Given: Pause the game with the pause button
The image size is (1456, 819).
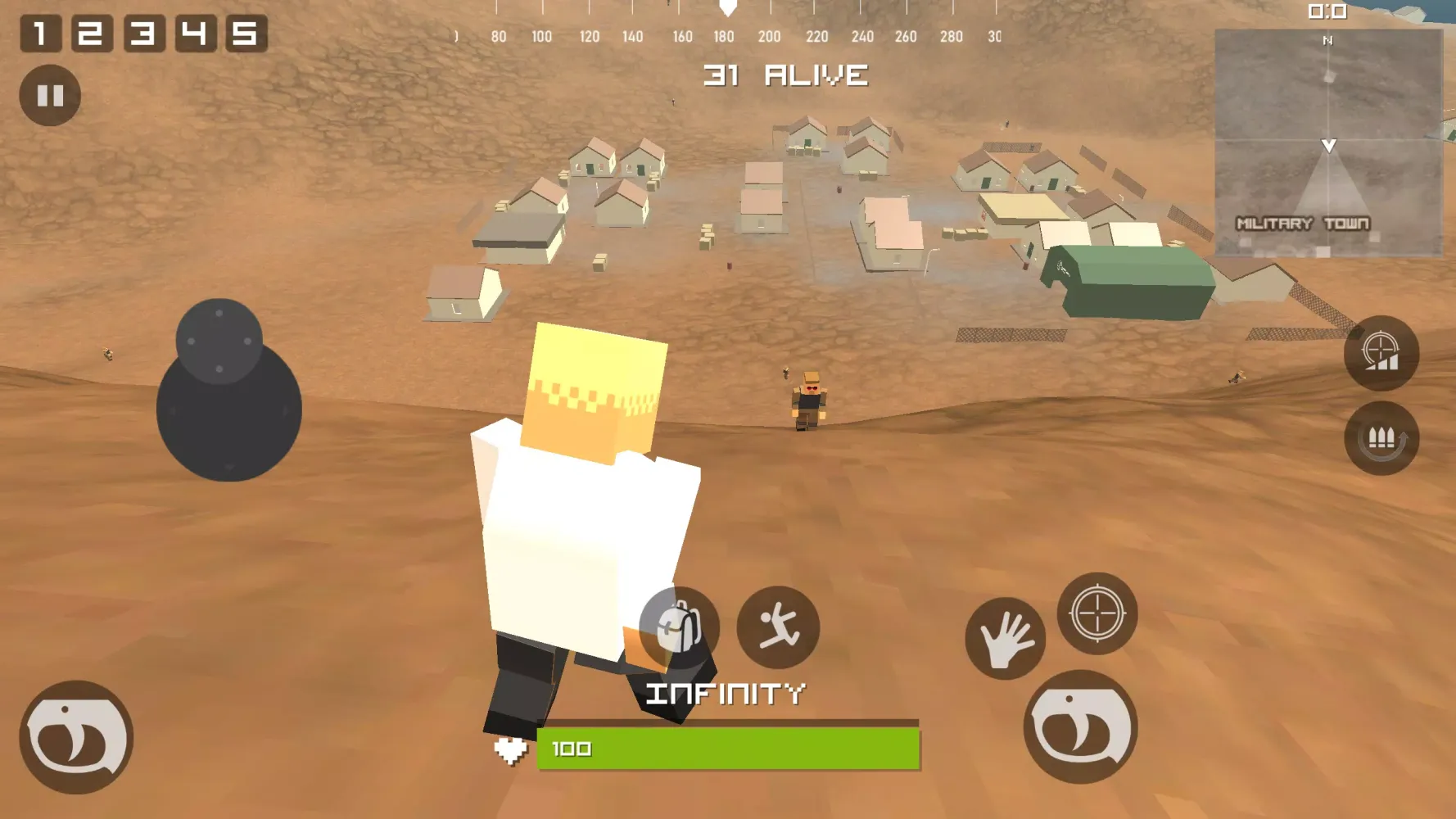Looking at the screenshot, I should tap(51, 96).
